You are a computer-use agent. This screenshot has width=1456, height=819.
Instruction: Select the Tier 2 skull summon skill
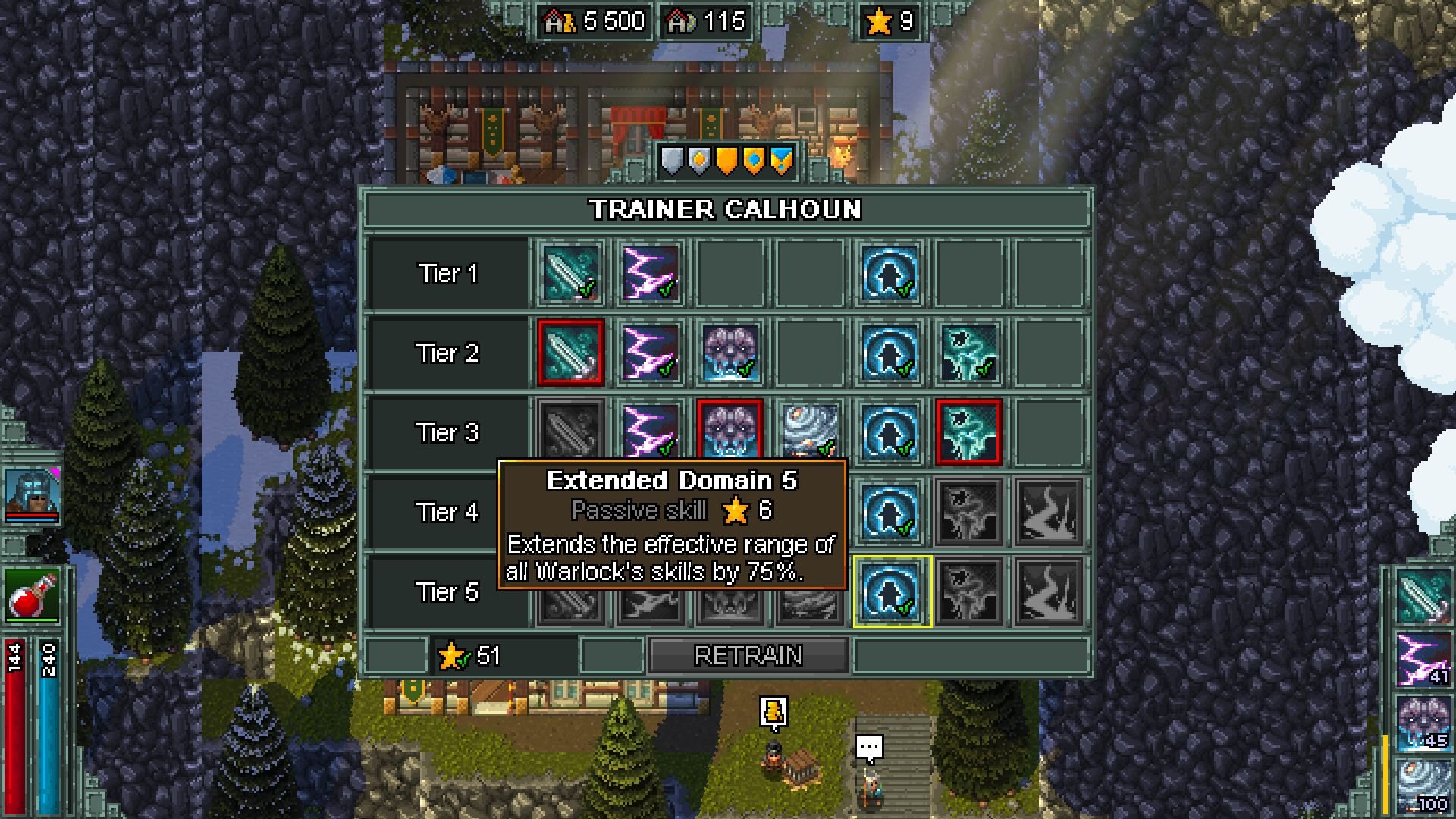click(x=730, y=354)
